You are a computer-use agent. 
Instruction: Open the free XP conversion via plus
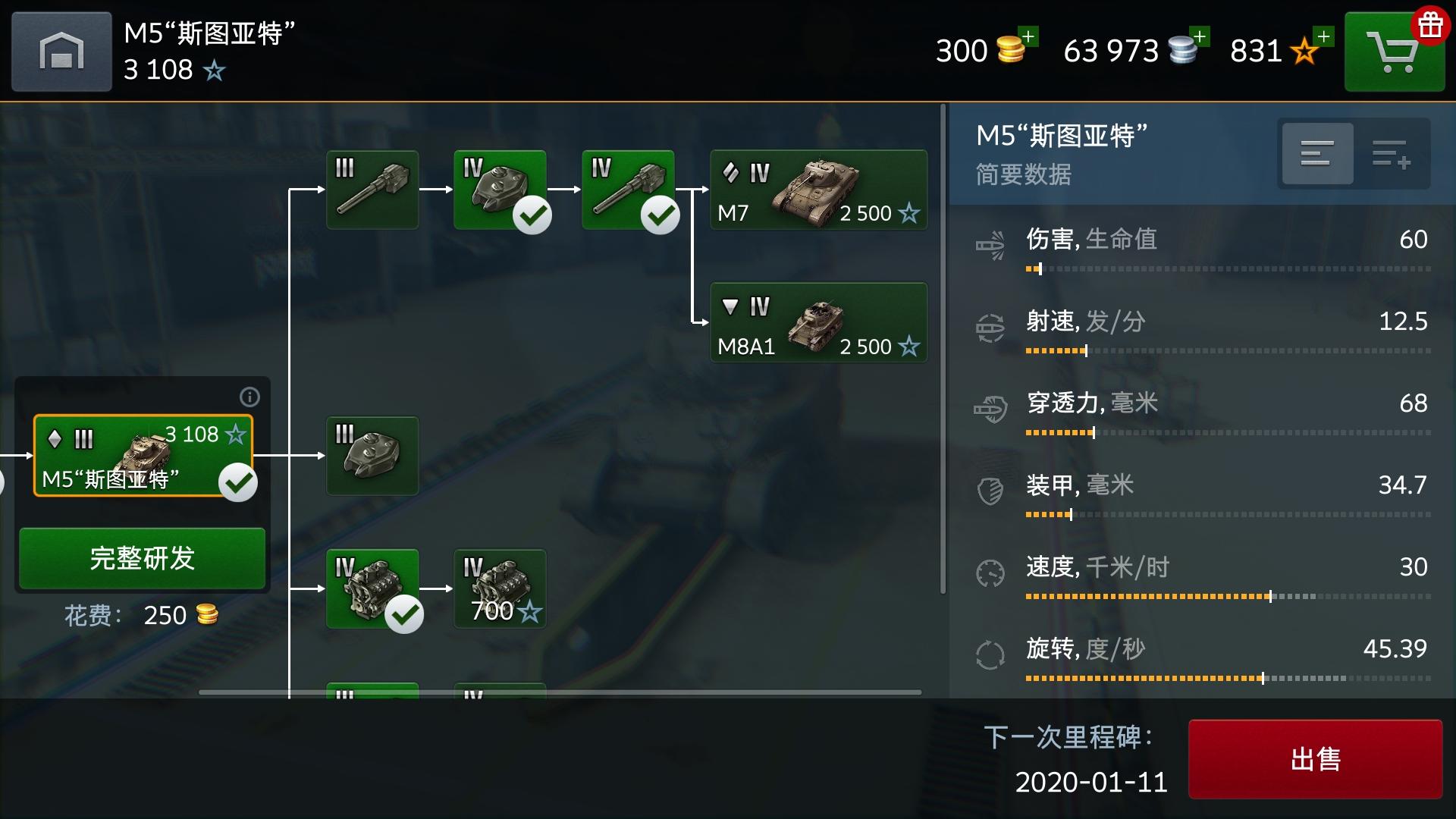click(x=1324, y=35)
